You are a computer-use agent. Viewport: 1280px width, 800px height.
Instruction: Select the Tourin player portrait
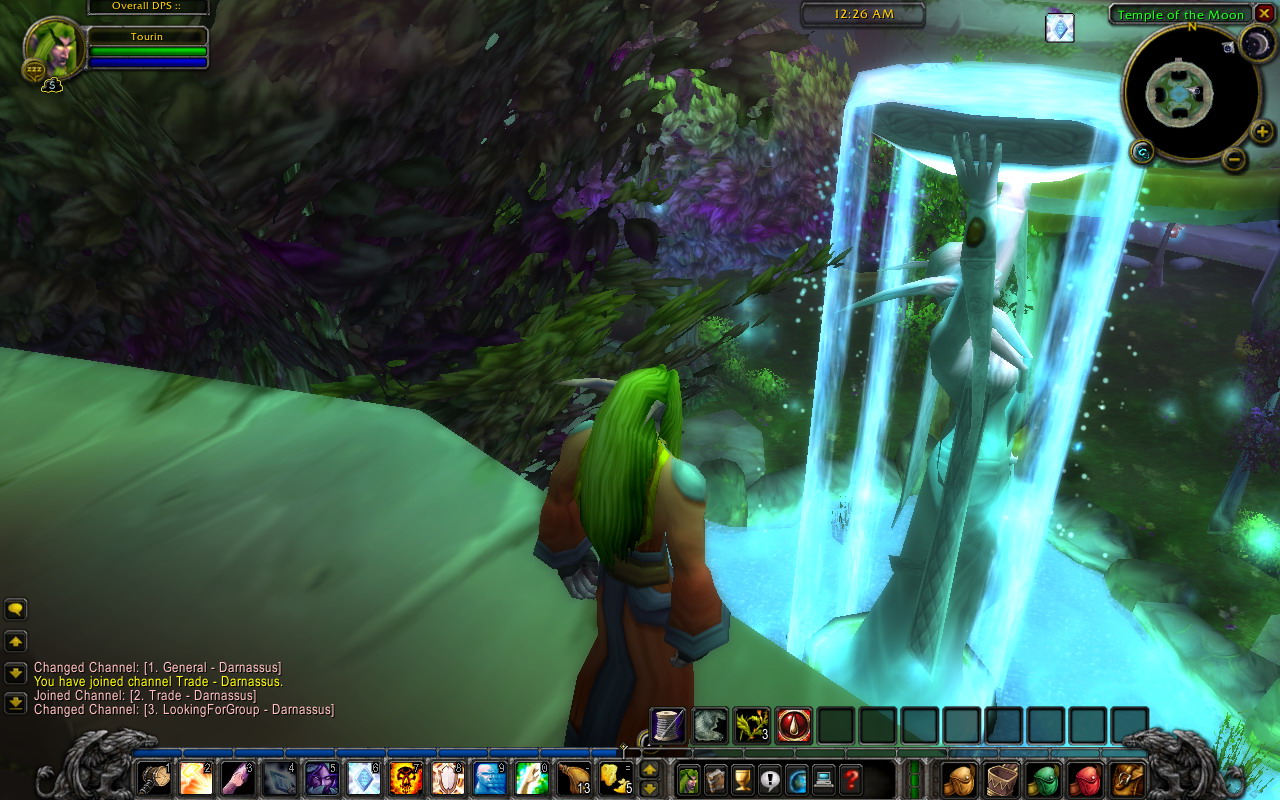pos(53,46)
